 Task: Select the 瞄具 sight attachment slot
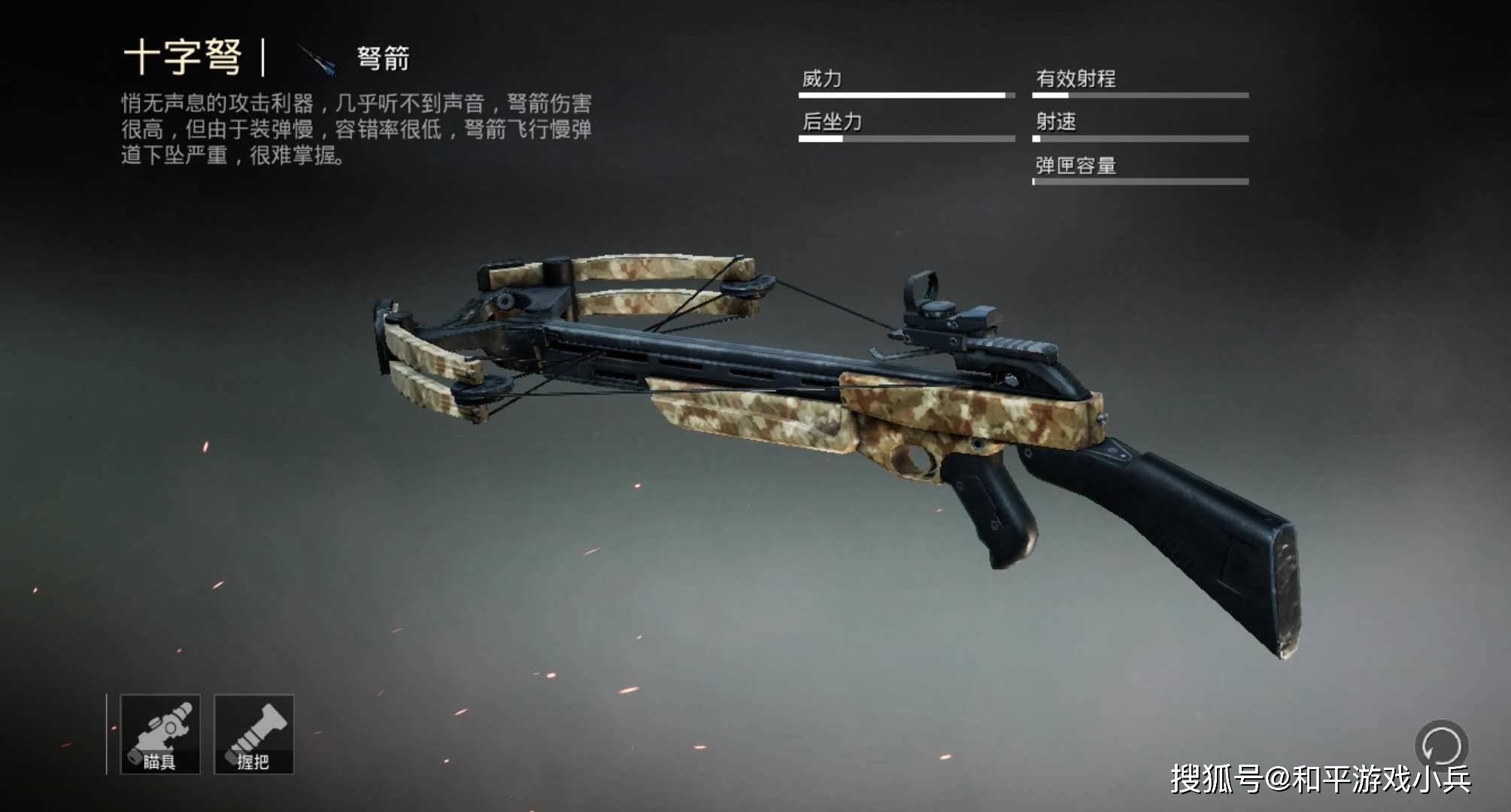click(160, 735)
